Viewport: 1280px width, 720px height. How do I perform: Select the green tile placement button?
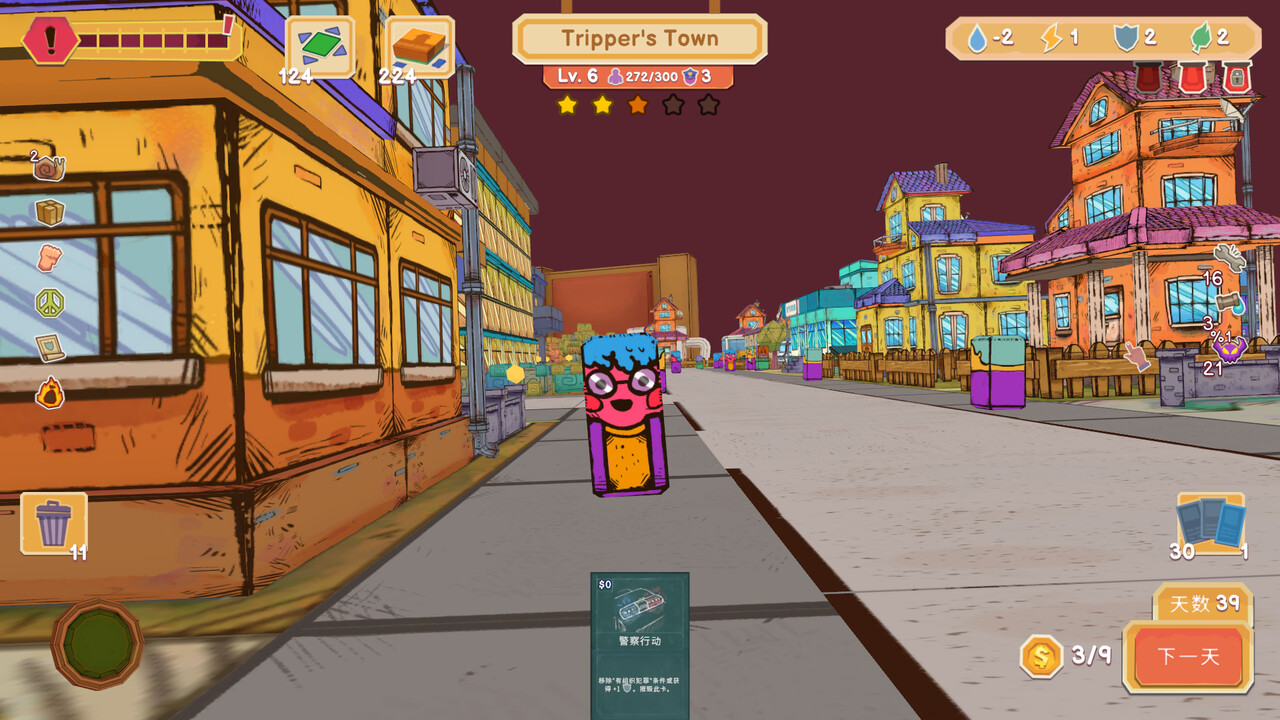(320, 46)
